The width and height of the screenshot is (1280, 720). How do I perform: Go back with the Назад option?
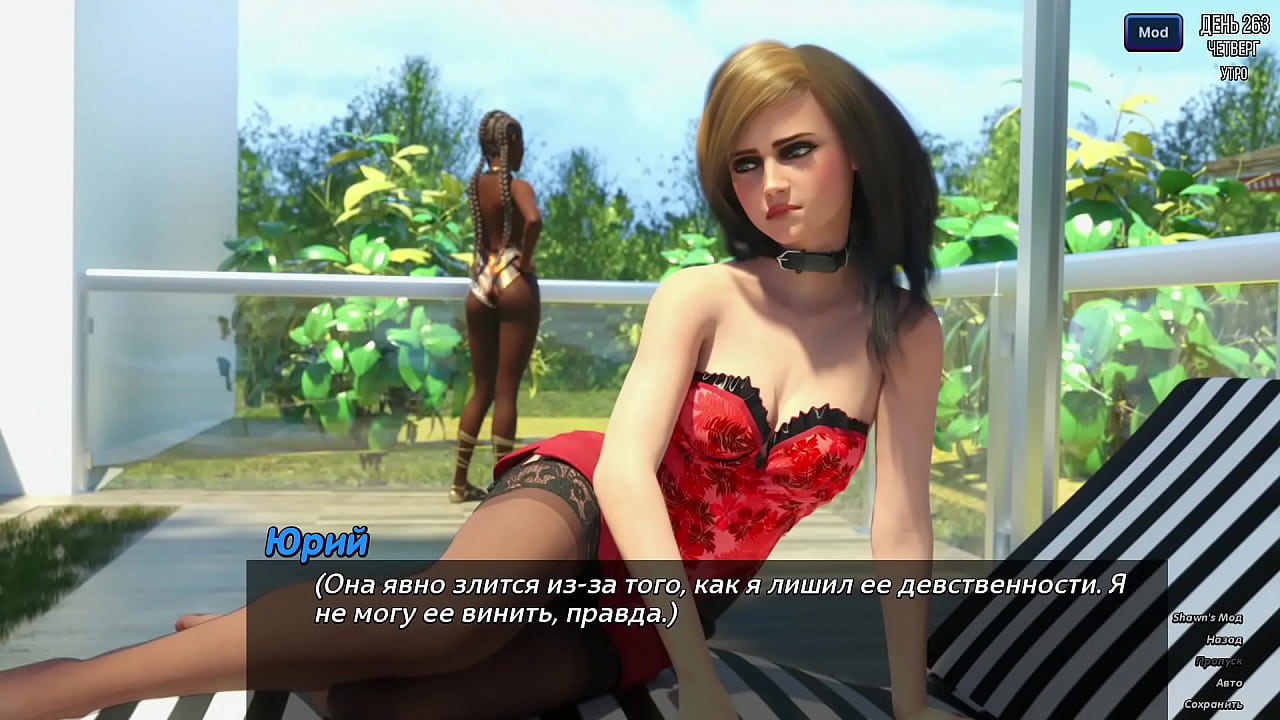[1223, 640]
